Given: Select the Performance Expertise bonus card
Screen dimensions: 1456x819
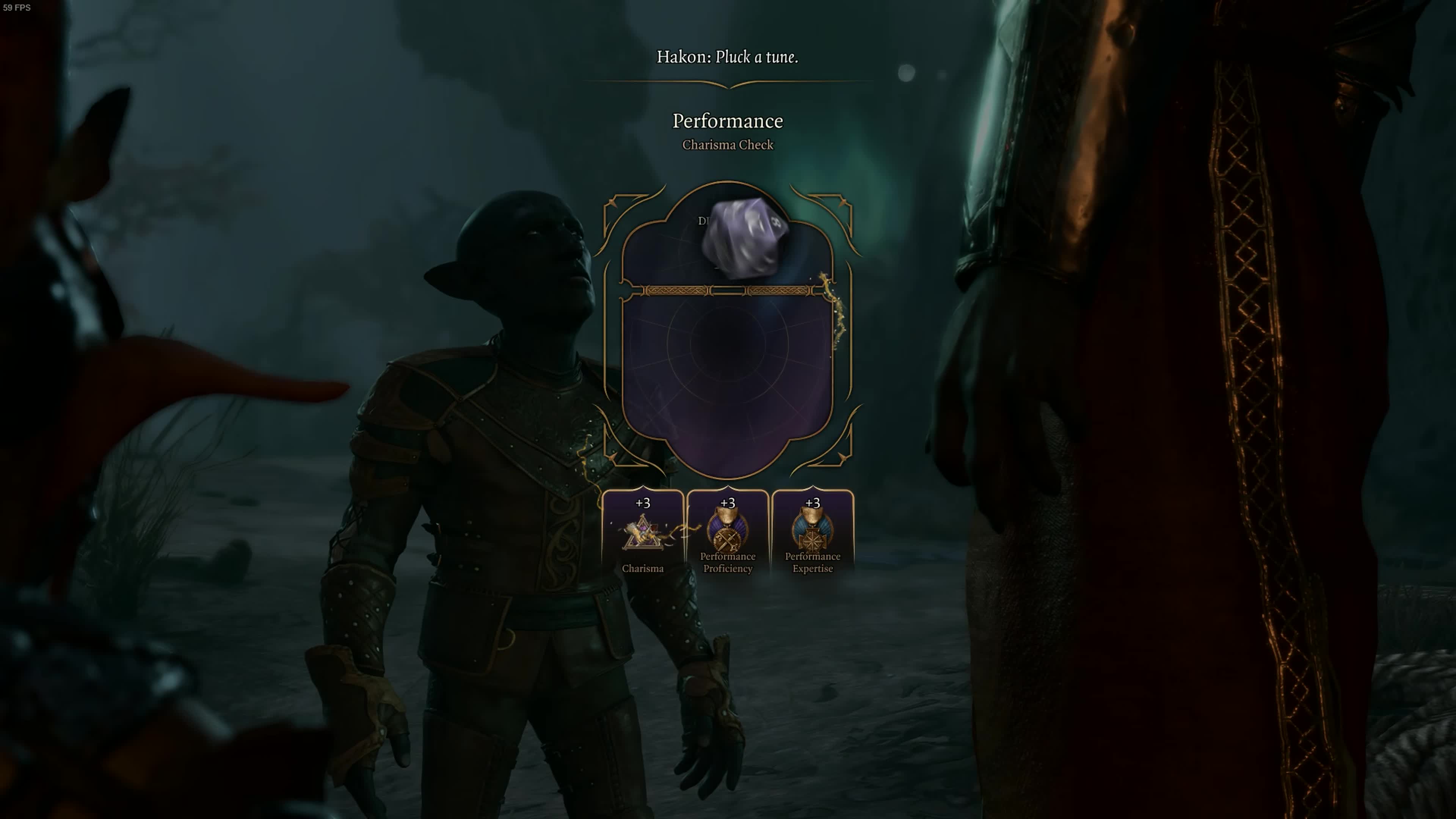Looking at the screenshot, I should click(812, 533).
